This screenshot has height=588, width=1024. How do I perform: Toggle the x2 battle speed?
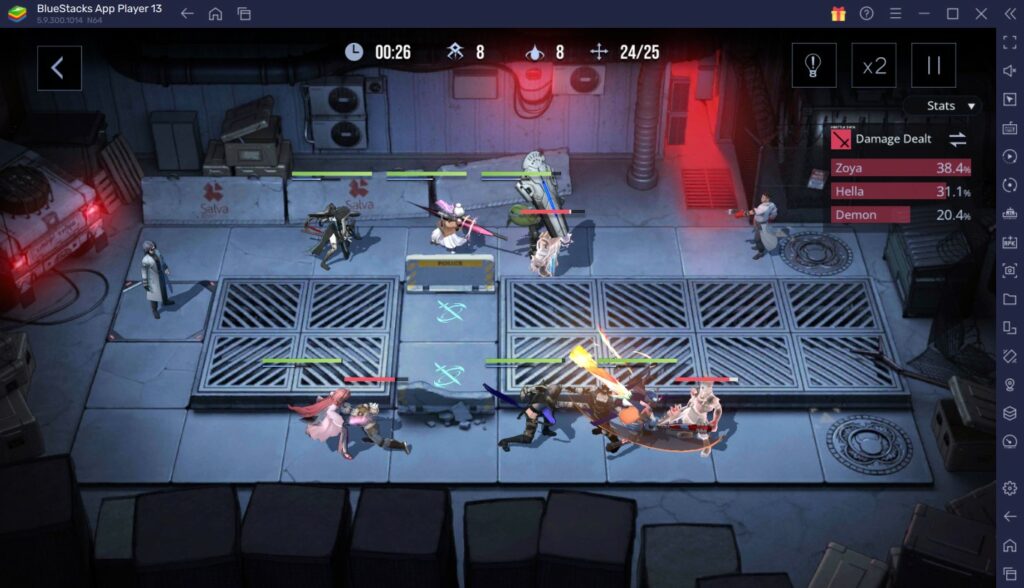pos(874,66)
